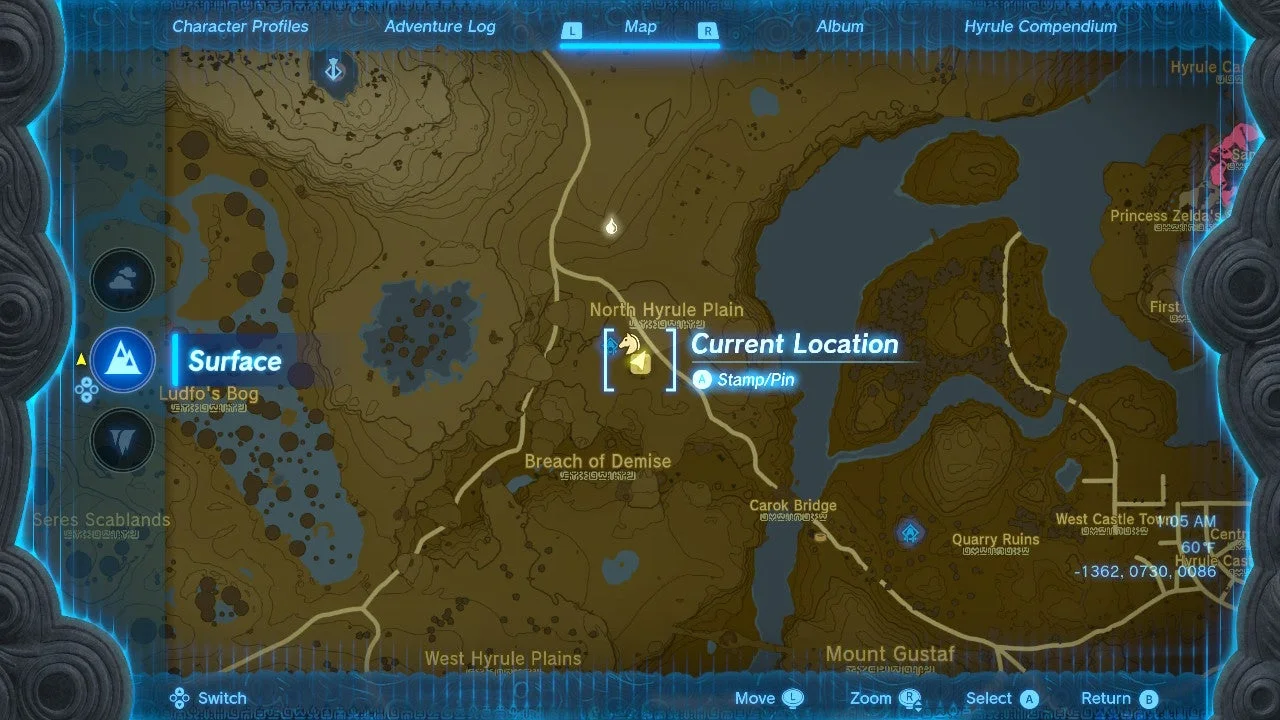Image resolution: width=1280 pixels, height=720 pixels.
Task: Select the shrine icon beside the horse
Action: pyautogui.click(x=611, y=347)
